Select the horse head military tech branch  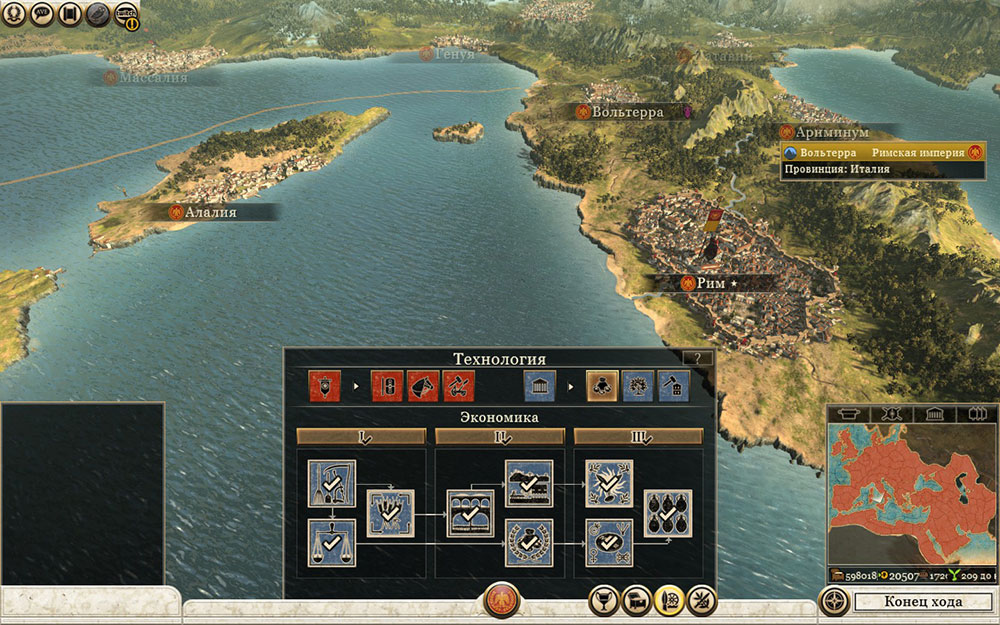tap(422, 385)
